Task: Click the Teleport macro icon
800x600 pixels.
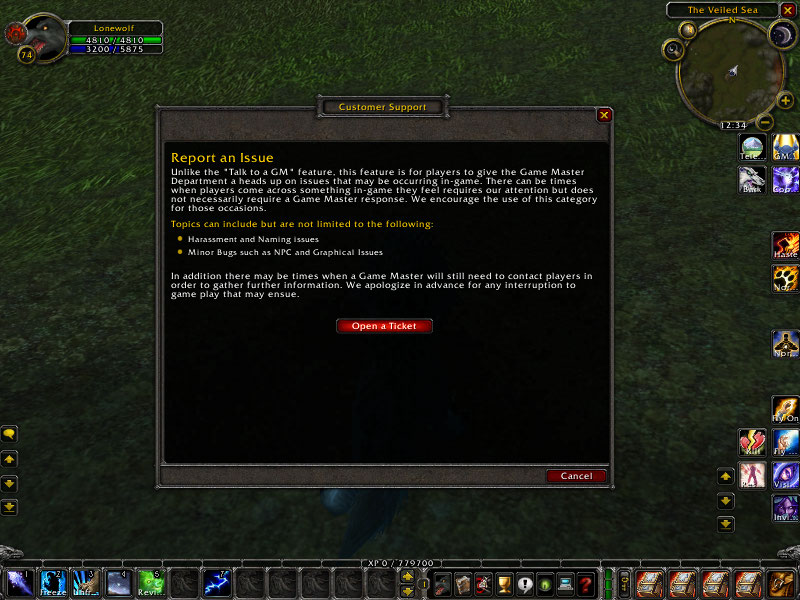Action: point(752,148)
